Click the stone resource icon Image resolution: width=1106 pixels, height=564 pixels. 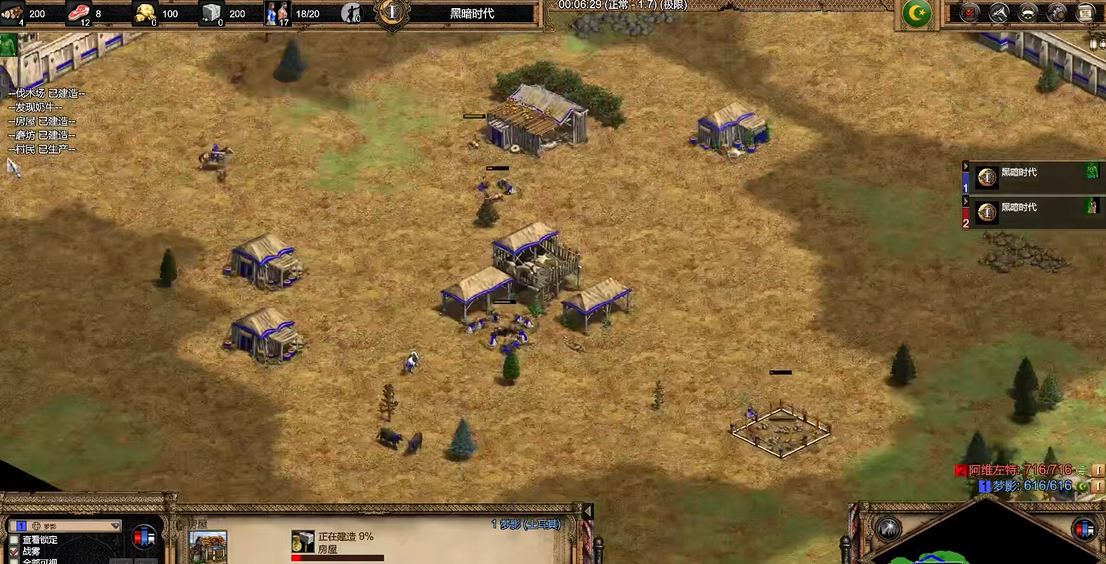(211, 13)
